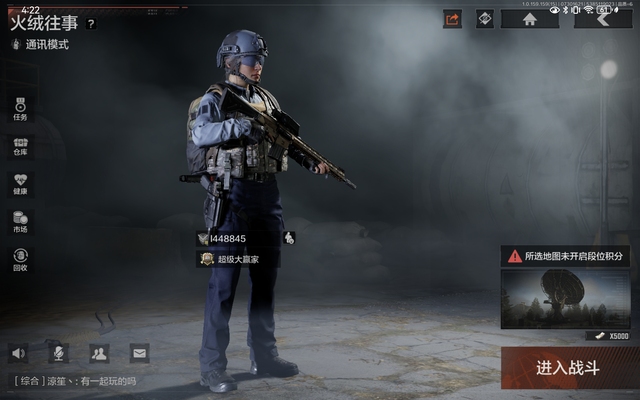Screen dimensions: 640x400
Task: Start the match with 进入战斗
Action: pos(566,368)
